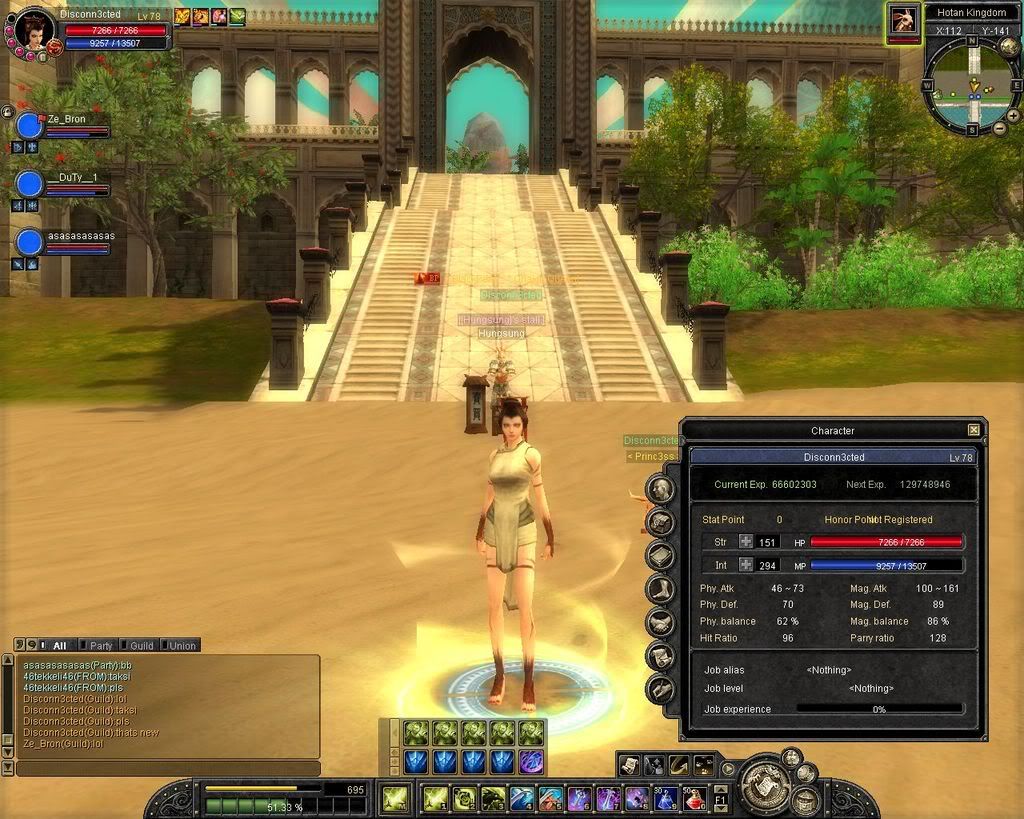This screenshot has height=819, width=1024.
Task: Increase the Int stat
Action: [x=746, y=566]
